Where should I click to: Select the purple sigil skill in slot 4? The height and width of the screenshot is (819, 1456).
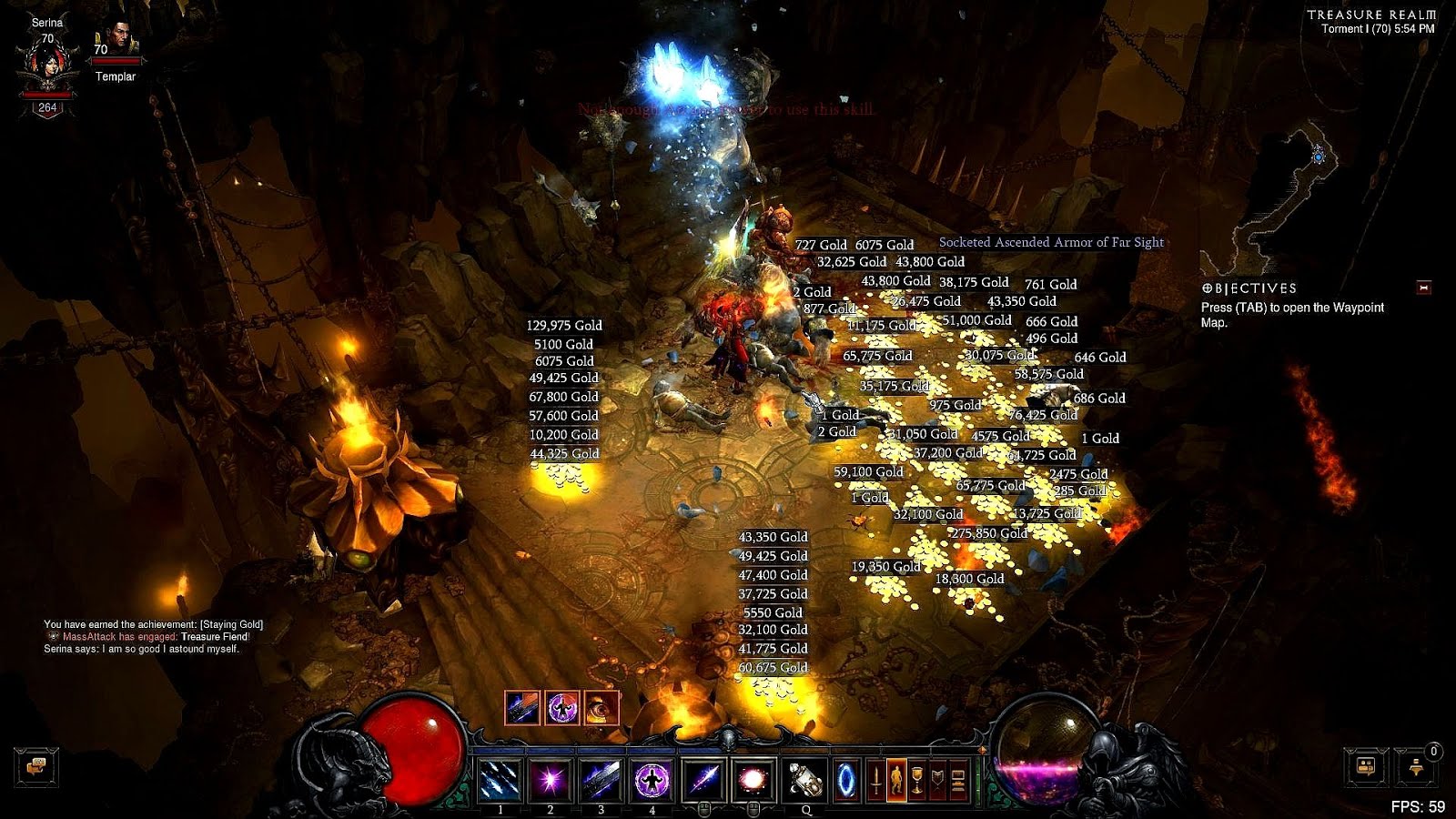(x=652, y=780)
